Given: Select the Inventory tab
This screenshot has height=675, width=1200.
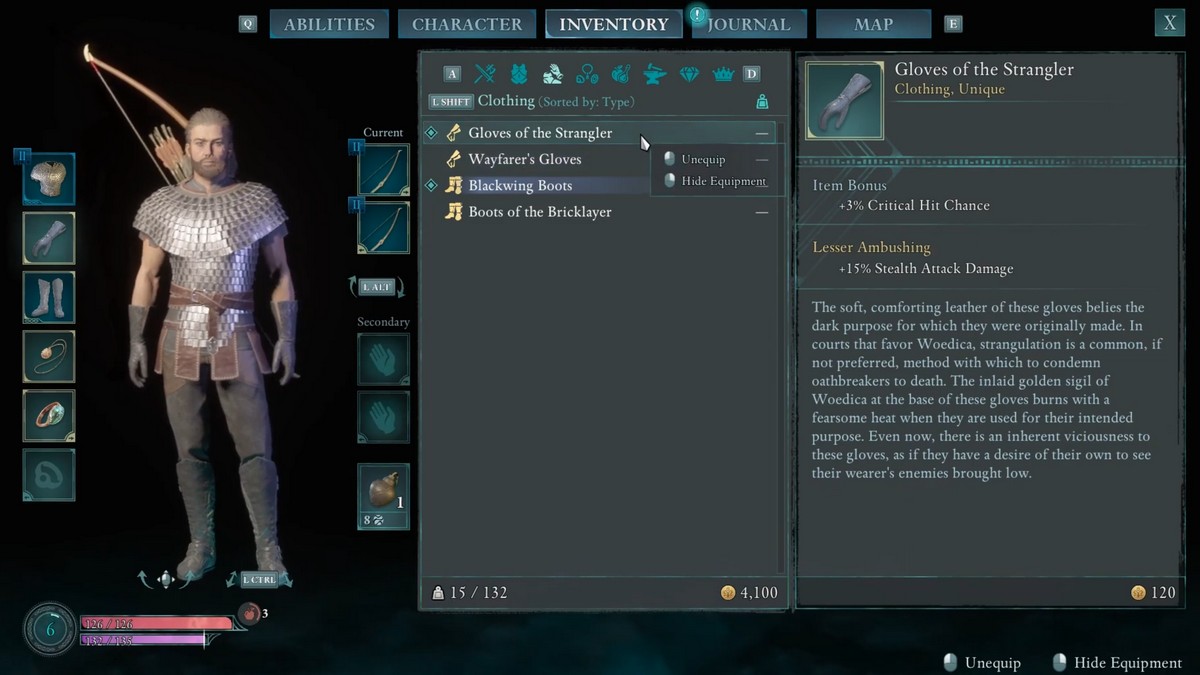Looking at the screenshot, I should point(613,24).
